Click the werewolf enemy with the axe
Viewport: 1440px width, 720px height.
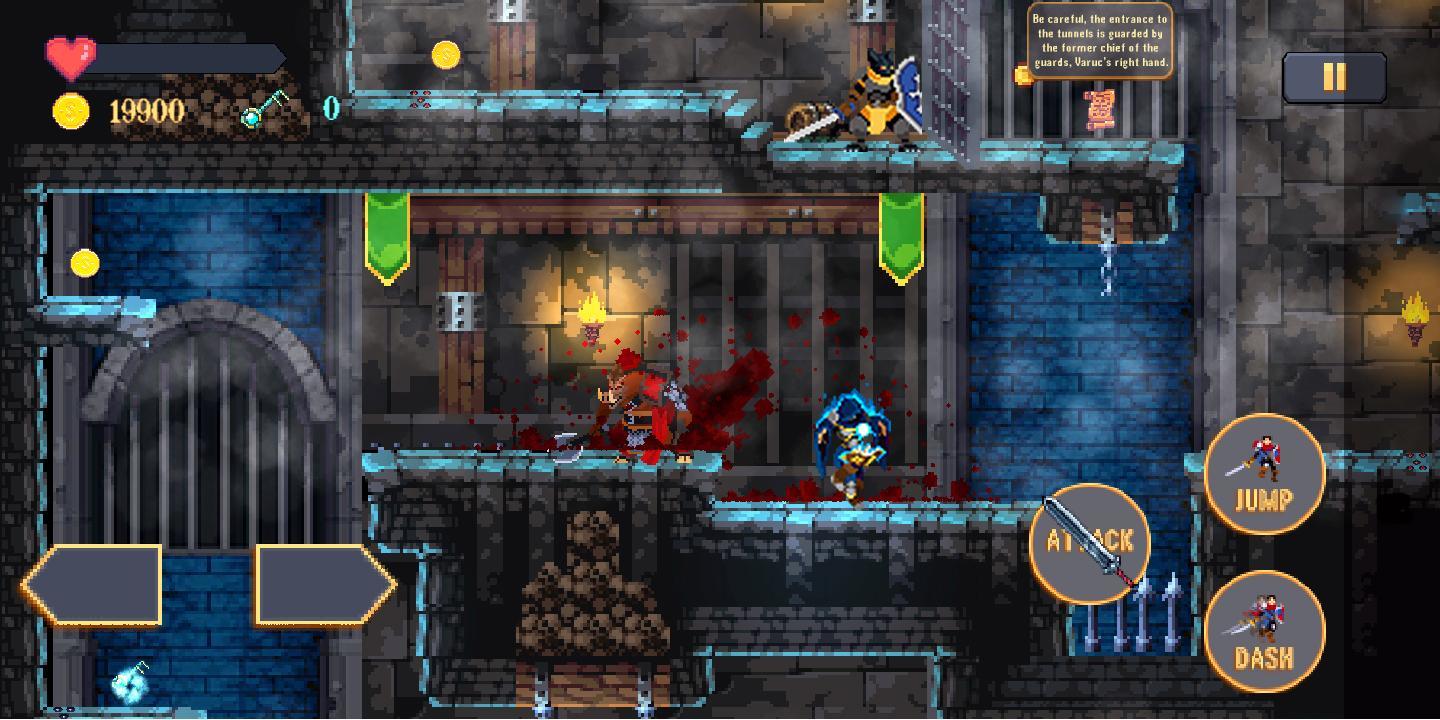[x=630, y=410]
